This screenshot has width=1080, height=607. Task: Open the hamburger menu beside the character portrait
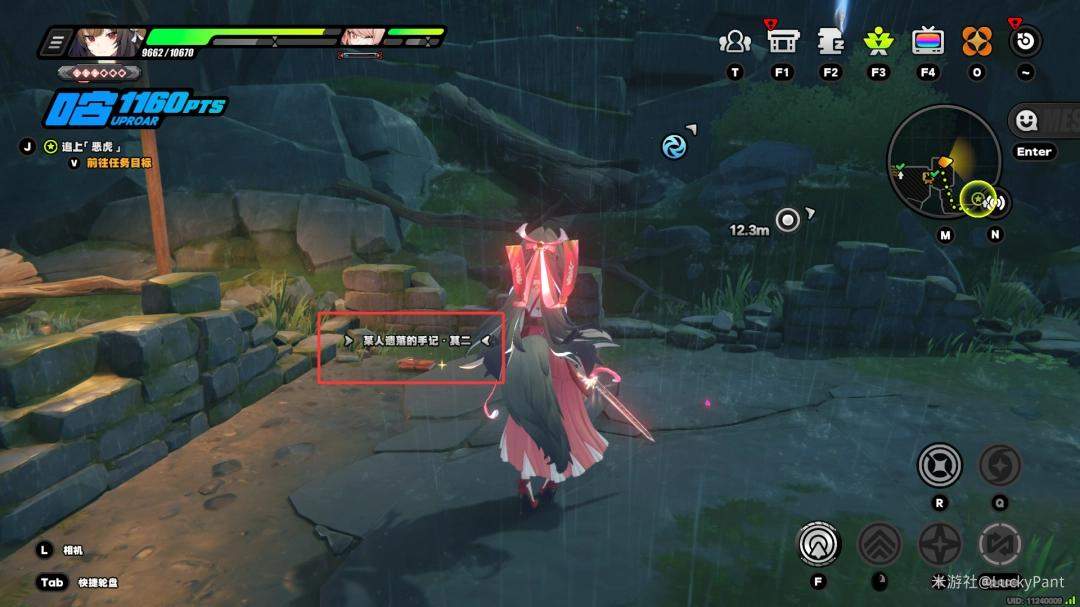pos(57,41)
